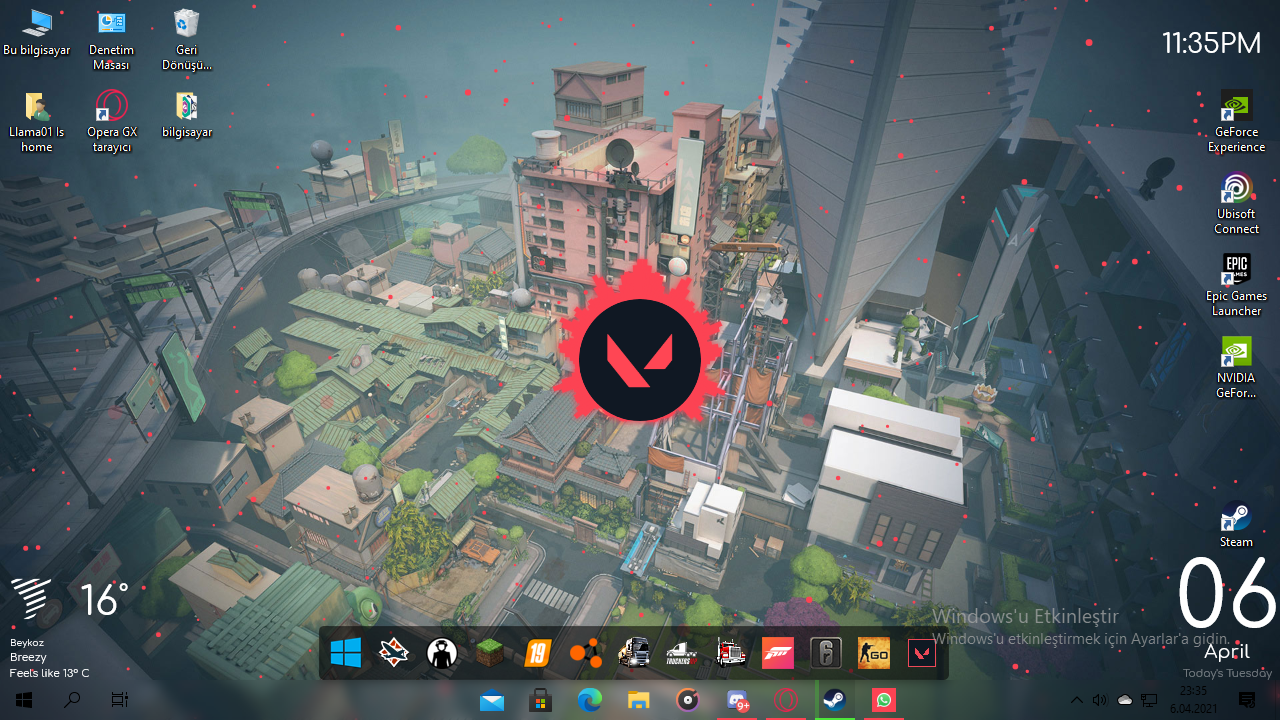Open the Epic Games Launcher desktop shortcut
The width and height of the screenshot is (1280, 720).
(x=1236, y=270)
